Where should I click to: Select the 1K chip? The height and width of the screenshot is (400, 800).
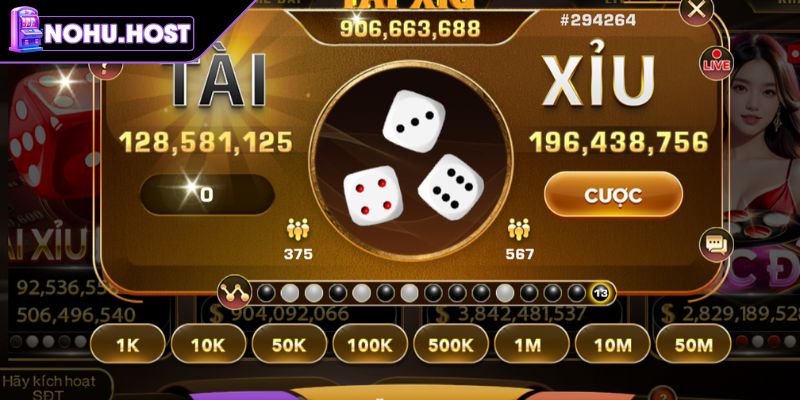126,346
